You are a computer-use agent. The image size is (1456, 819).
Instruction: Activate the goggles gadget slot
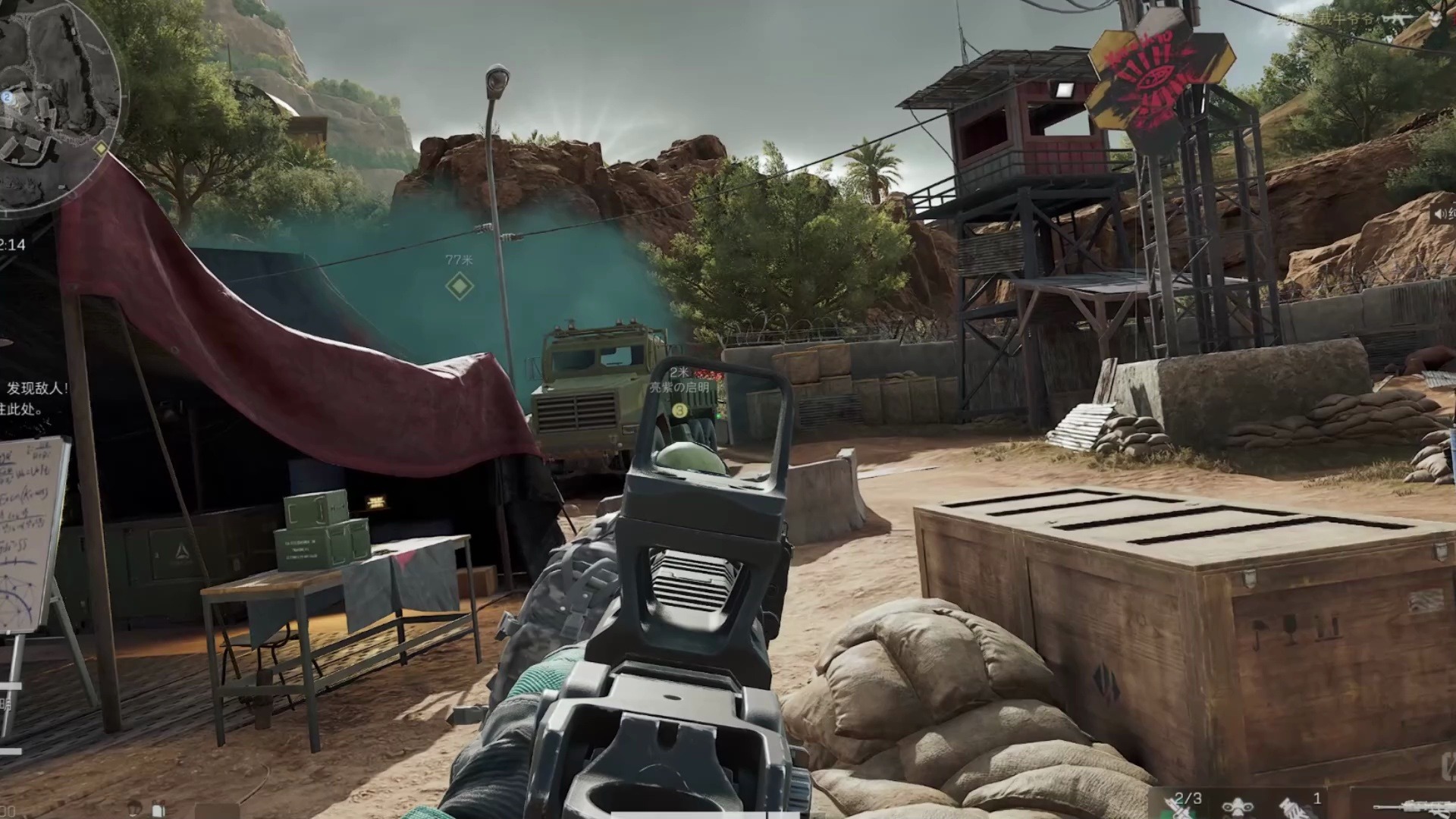point(1236,807)
